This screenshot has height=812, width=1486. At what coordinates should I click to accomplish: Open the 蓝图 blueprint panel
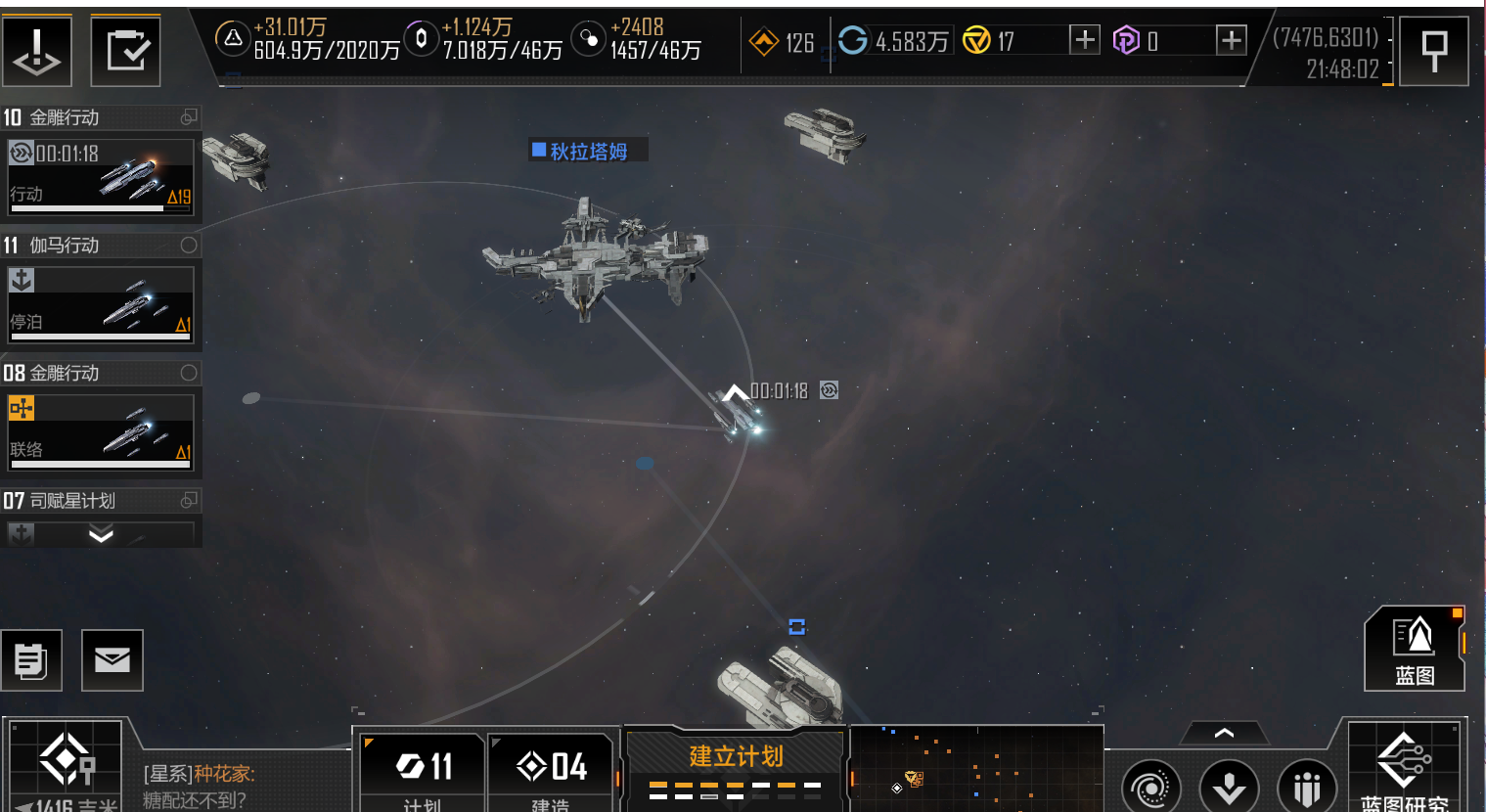[x=1415, y=649]
